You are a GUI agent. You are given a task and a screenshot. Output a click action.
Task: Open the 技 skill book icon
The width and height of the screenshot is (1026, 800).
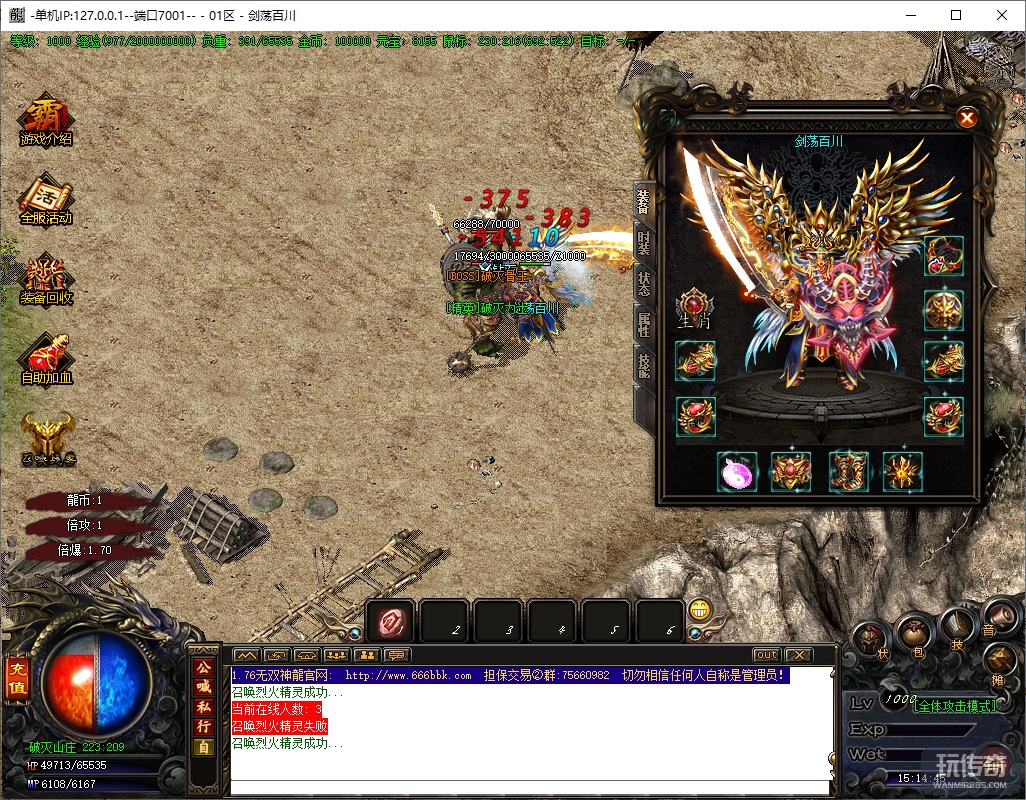pyautogui.click(x=957, y=629)
